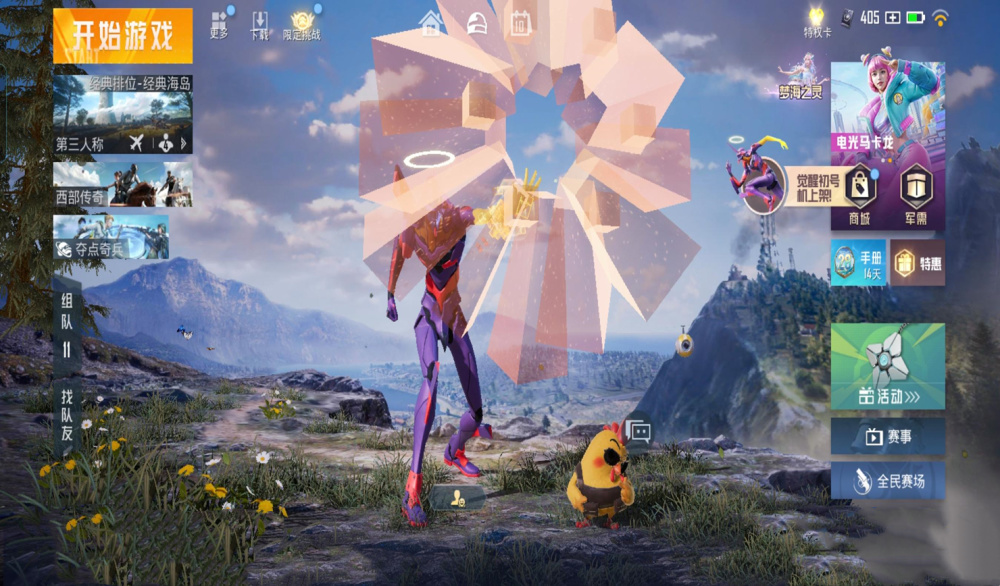Open the 赛事 esports button
Viewport: 1000px width, 586px height.
887,436
